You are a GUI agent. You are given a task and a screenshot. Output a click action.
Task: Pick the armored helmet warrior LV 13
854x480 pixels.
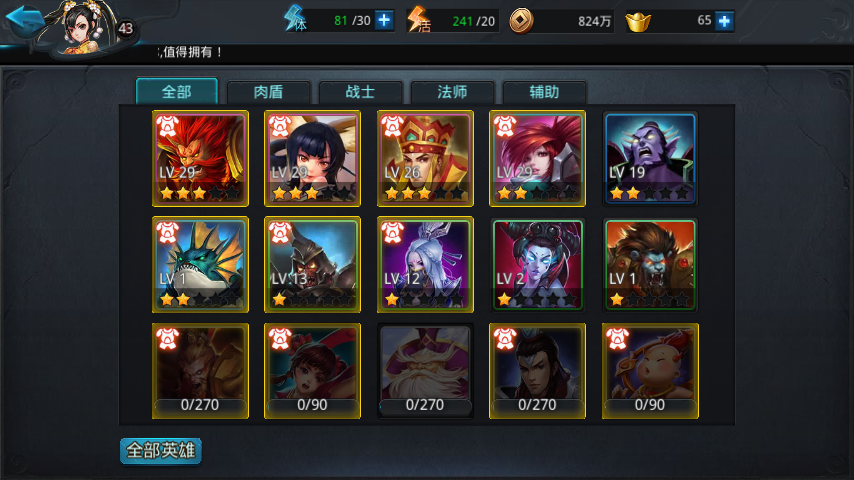click(x=312, y=265)
